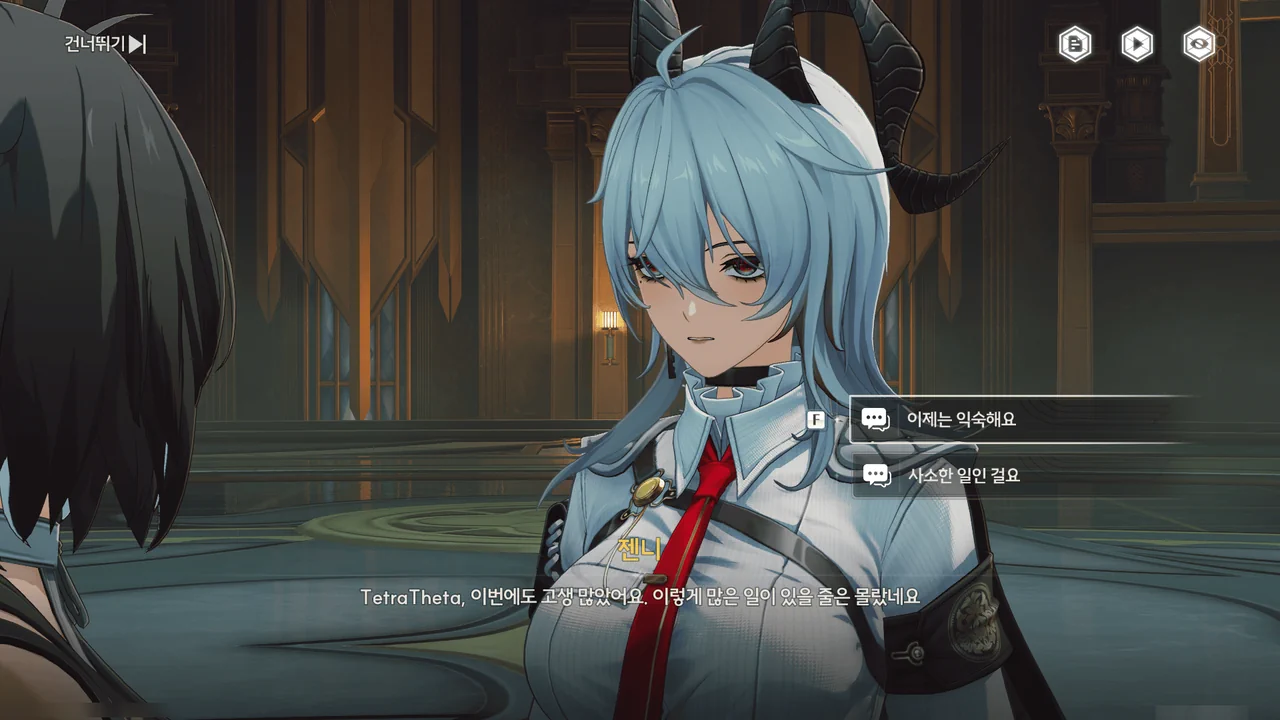Screen dimensions: 1280x720
Task: Skip the cutscene with 건너뛰기
Action: click(x=106, y=44)
